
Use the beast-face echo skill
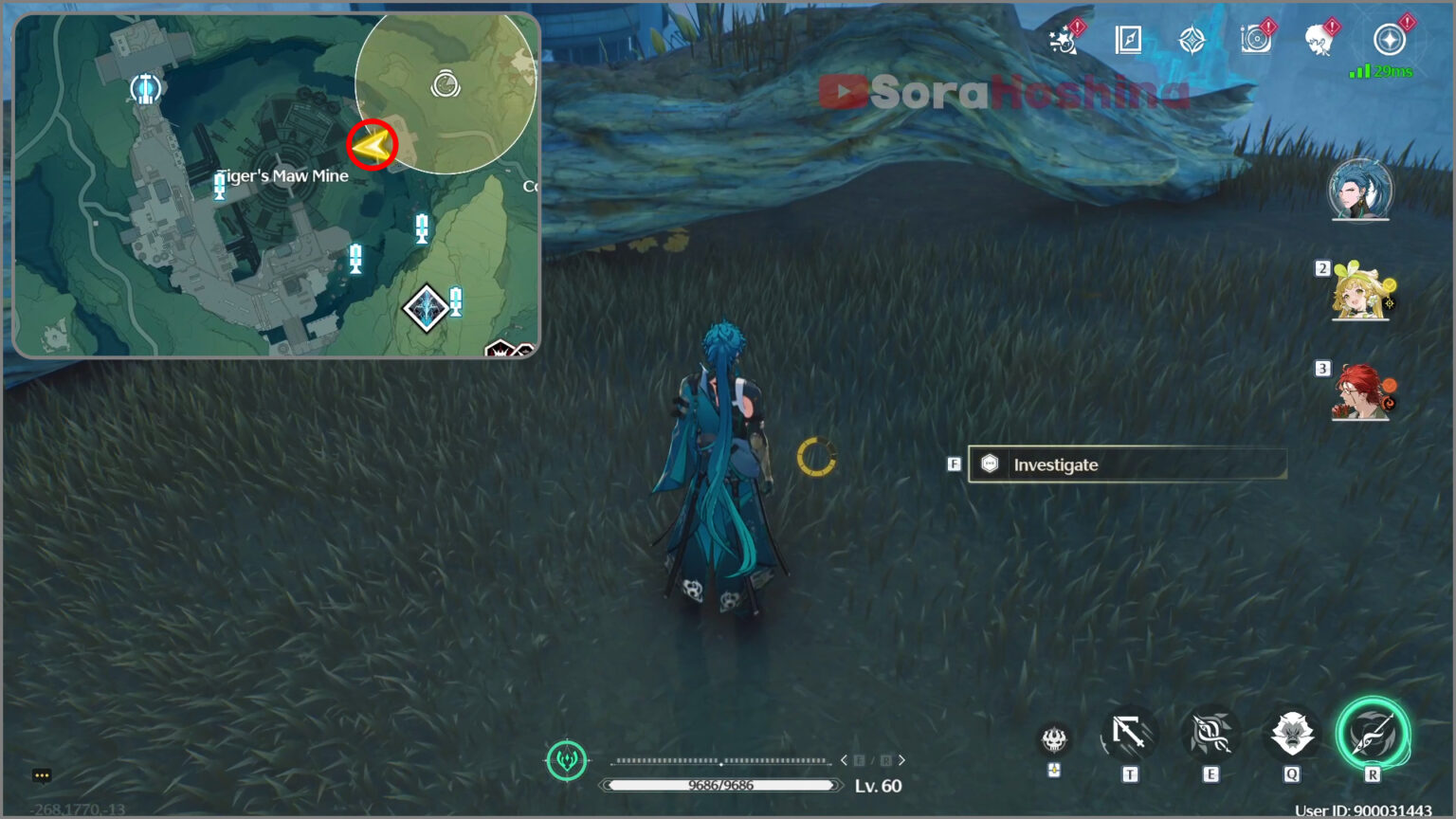(x=1291, y=734)
